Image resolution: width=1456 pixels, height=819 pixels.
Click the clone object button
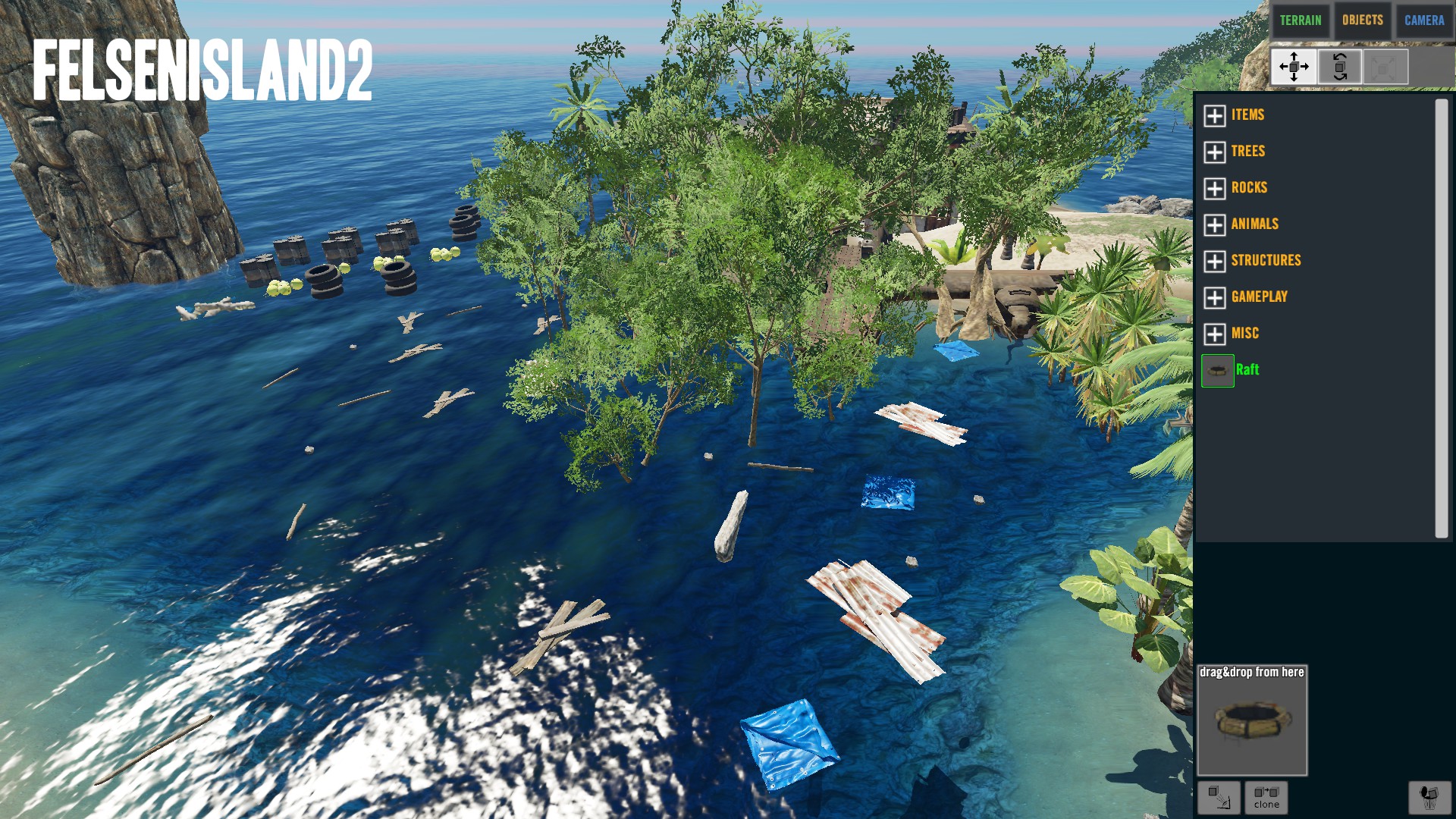1266,797
